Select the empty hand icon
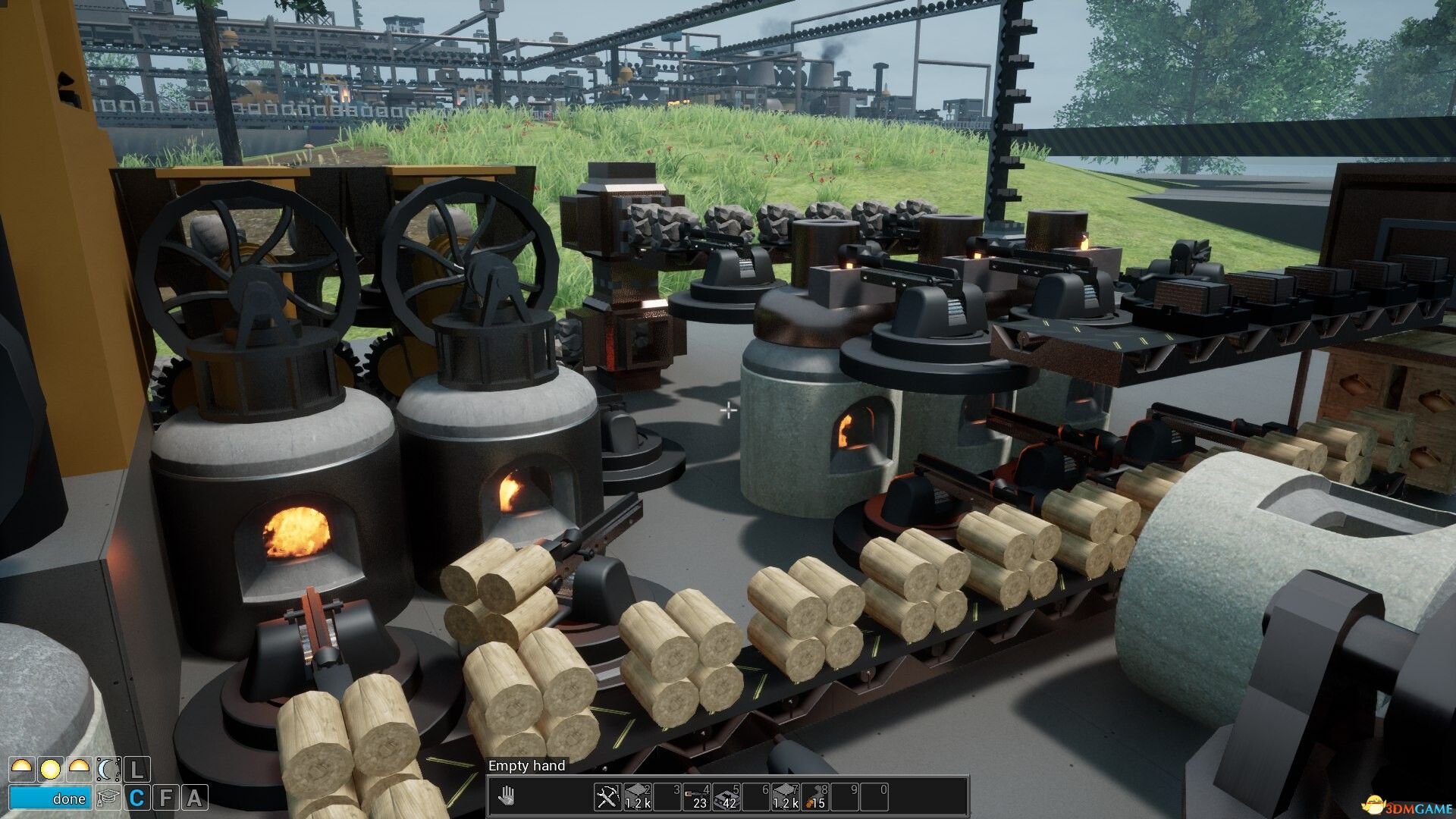The image size is (1456, 819). (x=506, y=796)
